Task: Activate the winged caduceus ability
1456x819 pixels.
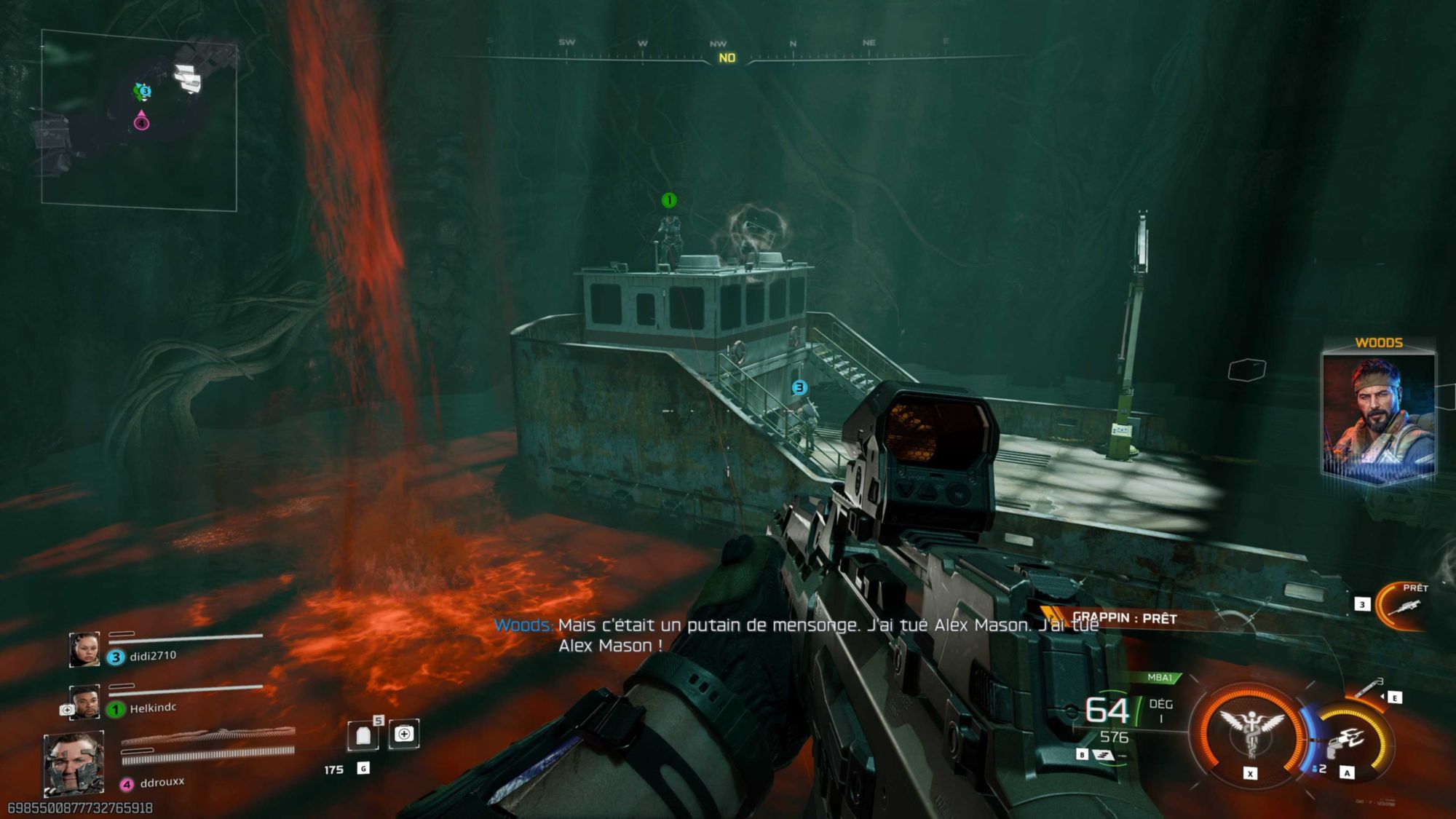Action: 1250,730
